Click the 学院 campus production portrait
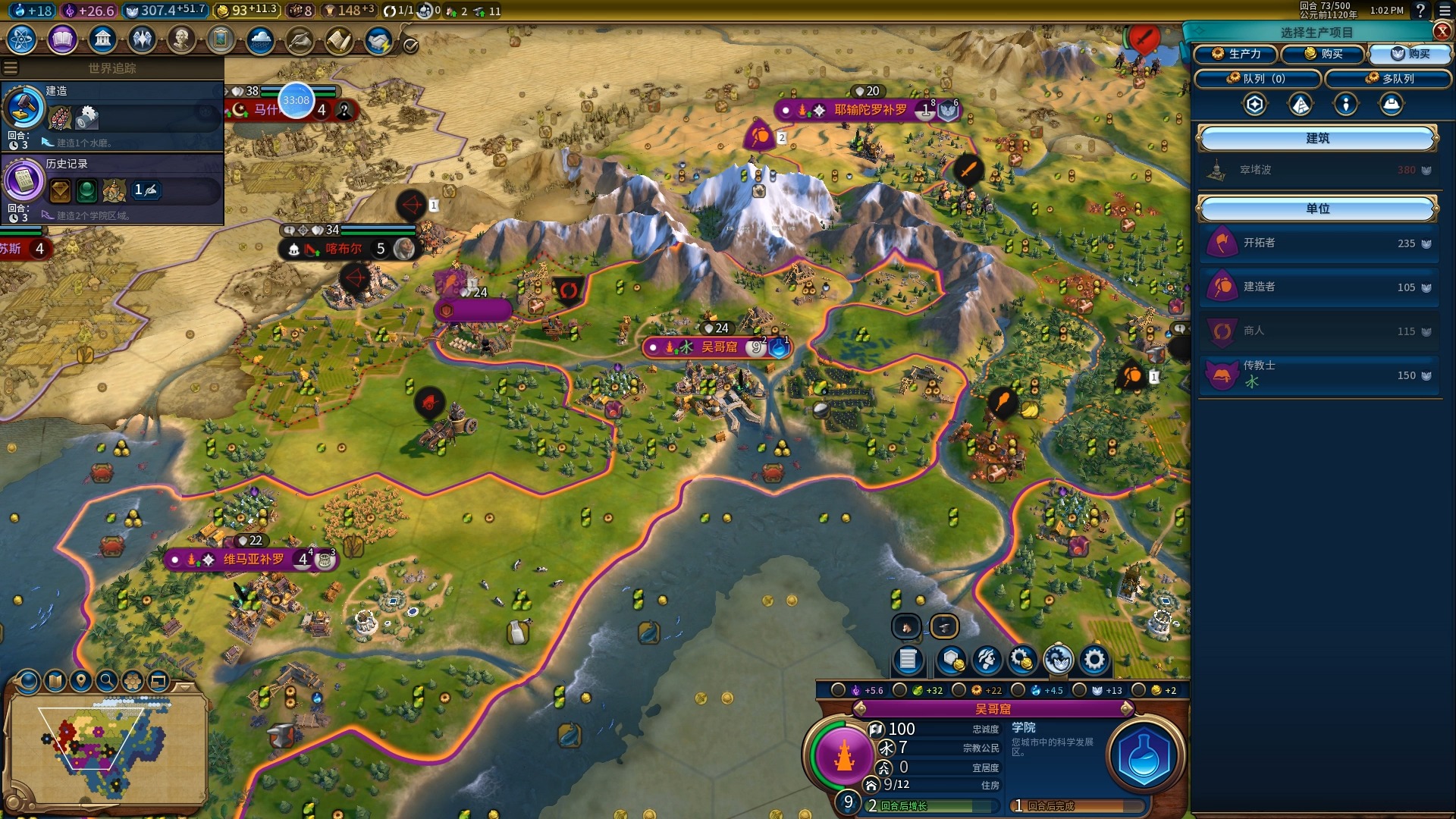The image size is (1456, 819). point(1144,756)
